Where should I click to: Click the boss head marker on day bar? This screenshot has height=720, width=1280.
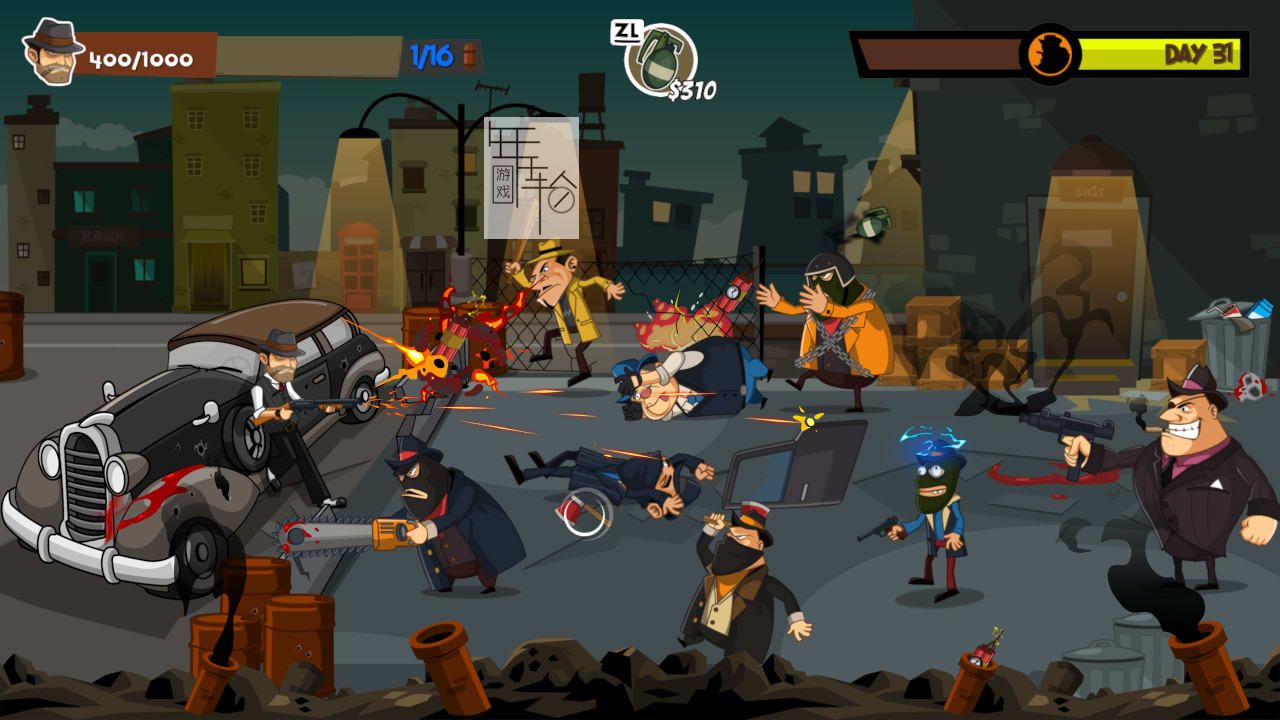click(x=1050, y=54)
